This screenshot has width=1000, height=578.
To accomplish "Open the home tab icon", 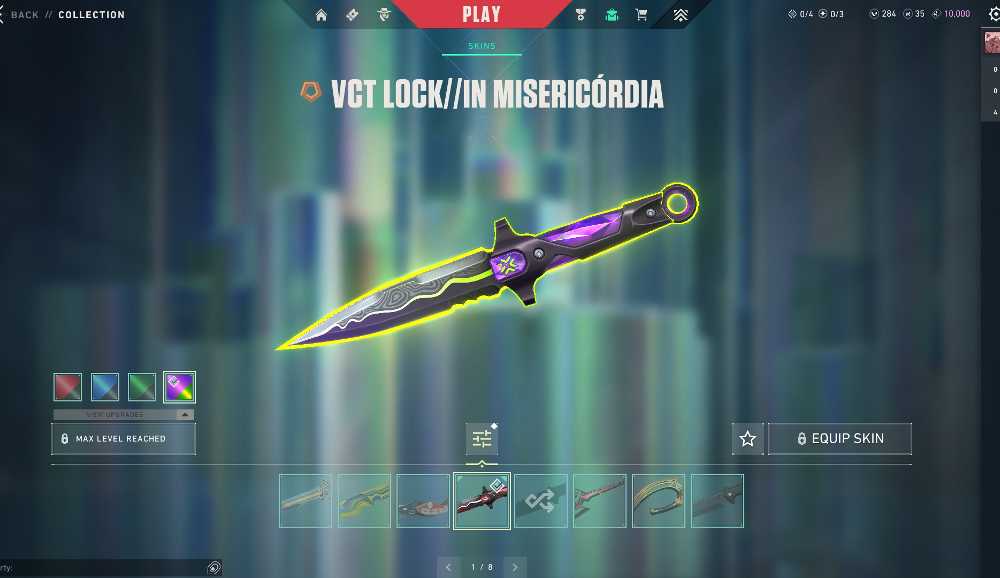I will coord(321,15).
